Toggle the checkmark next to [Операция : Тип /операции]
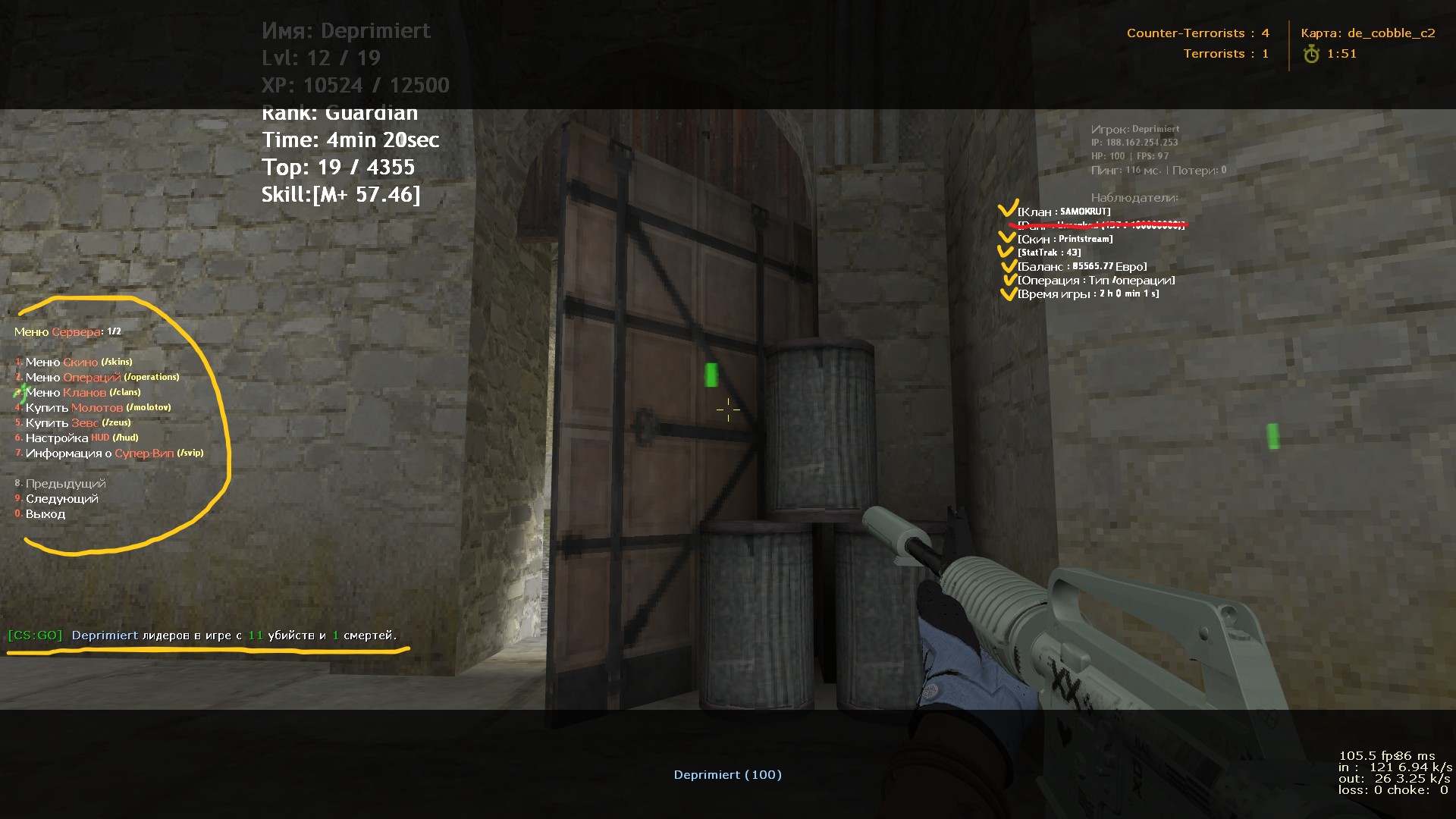1456x819 pixels. (1012, 279)
